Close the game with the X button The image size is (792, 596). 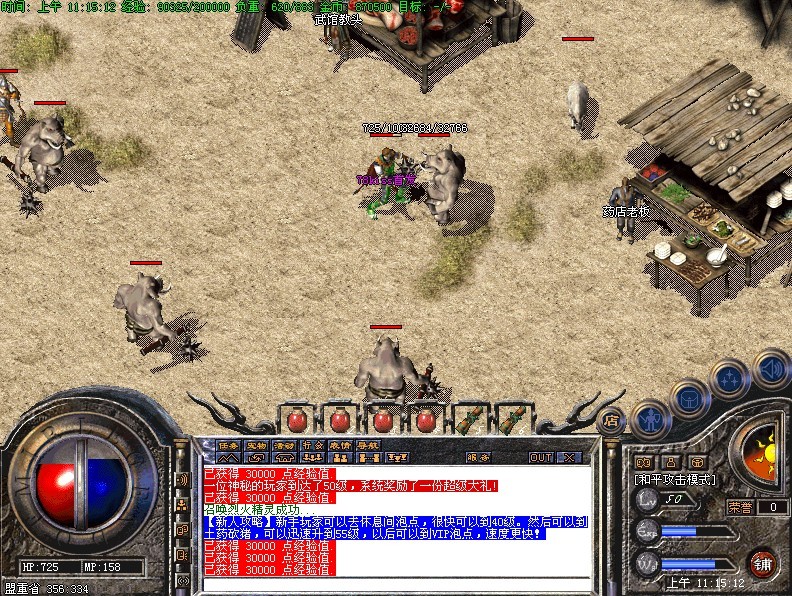pyautogui.click(x=569, y=457)
